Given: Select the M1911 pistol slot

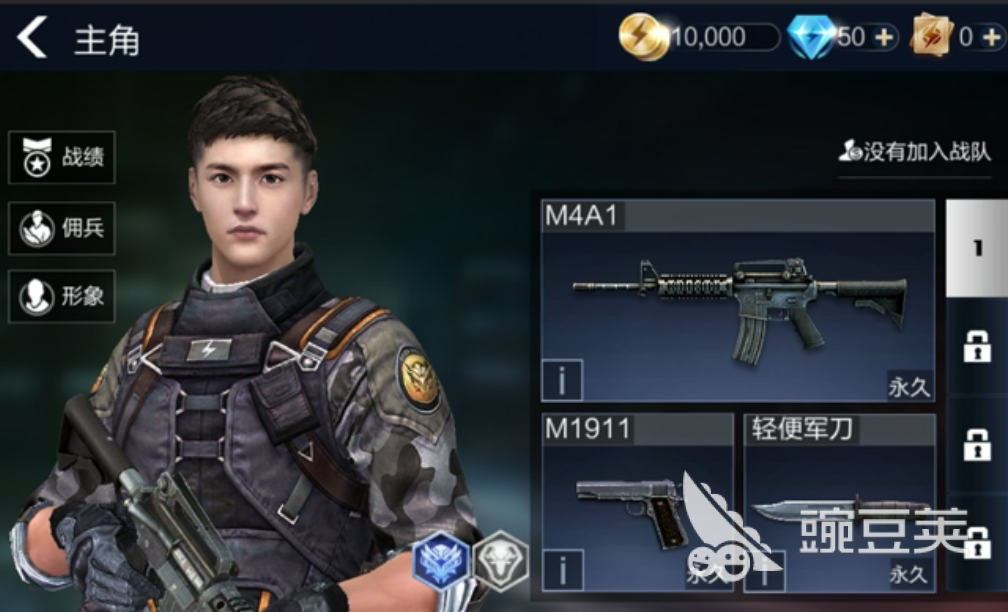Looking at the screenshot, I should point(637,502).
